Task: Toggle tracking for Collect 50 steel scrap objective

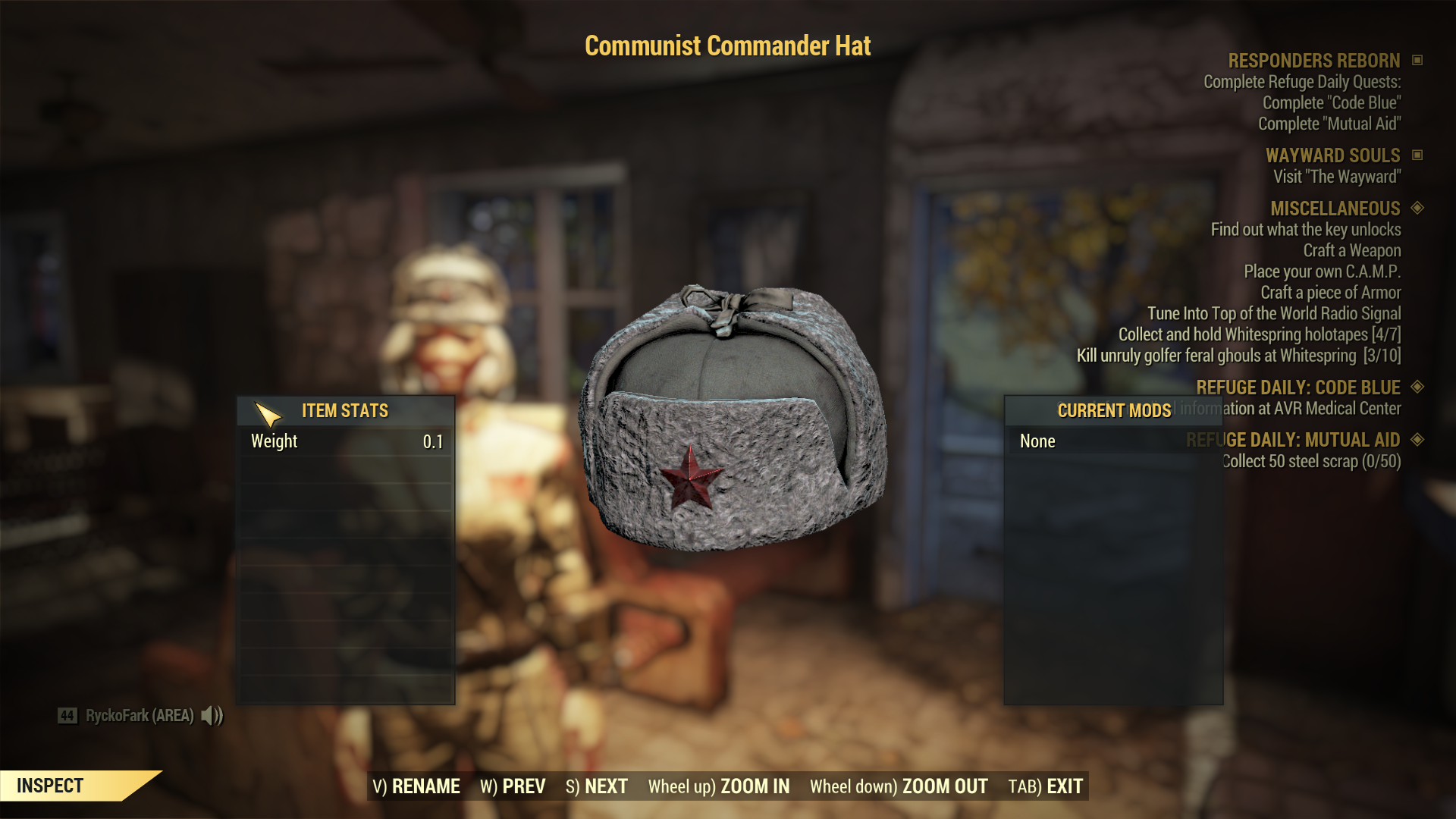Action: 1312,461
